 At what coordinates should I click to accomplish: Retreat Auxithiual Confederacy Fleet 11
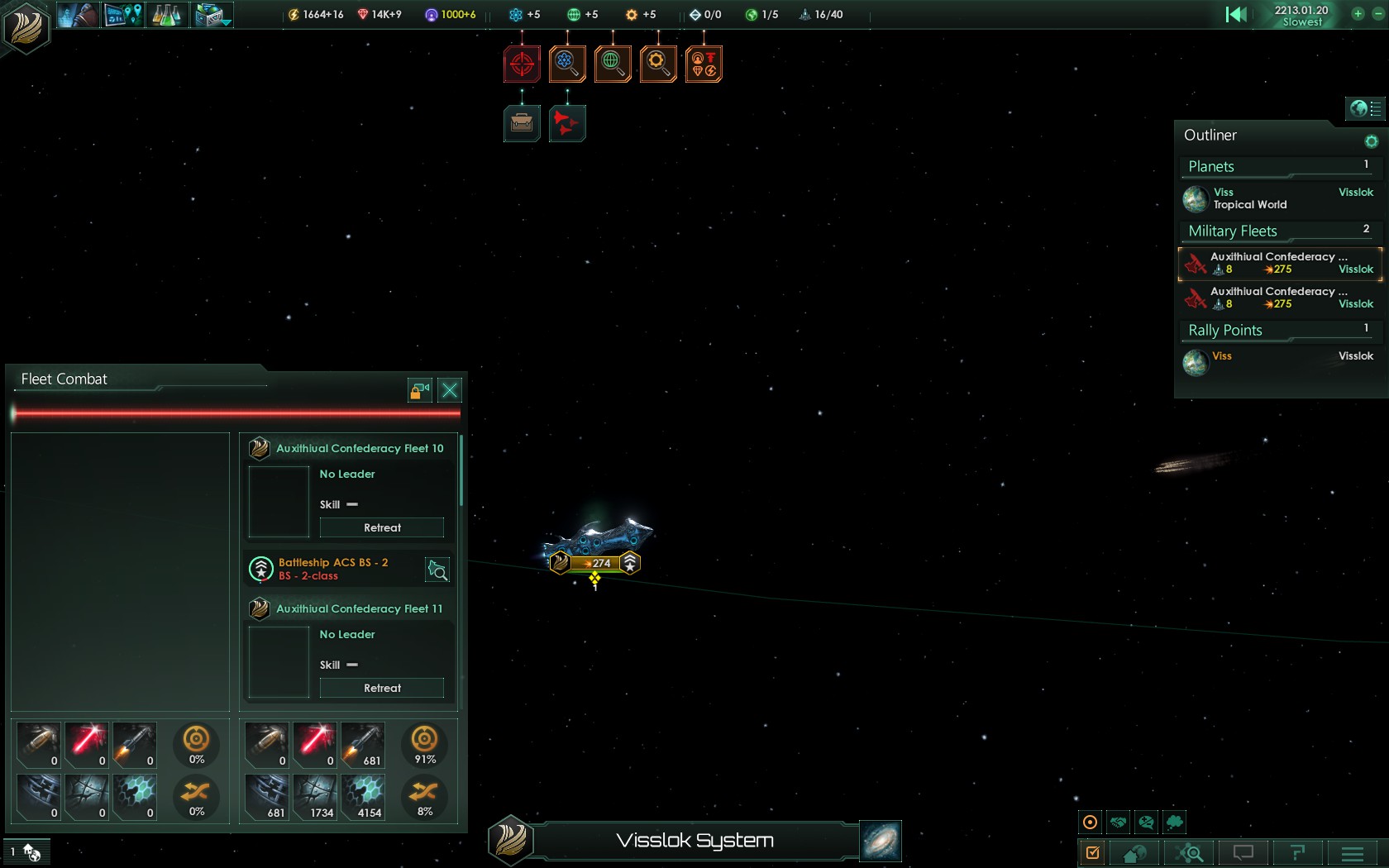click(382, 688)
